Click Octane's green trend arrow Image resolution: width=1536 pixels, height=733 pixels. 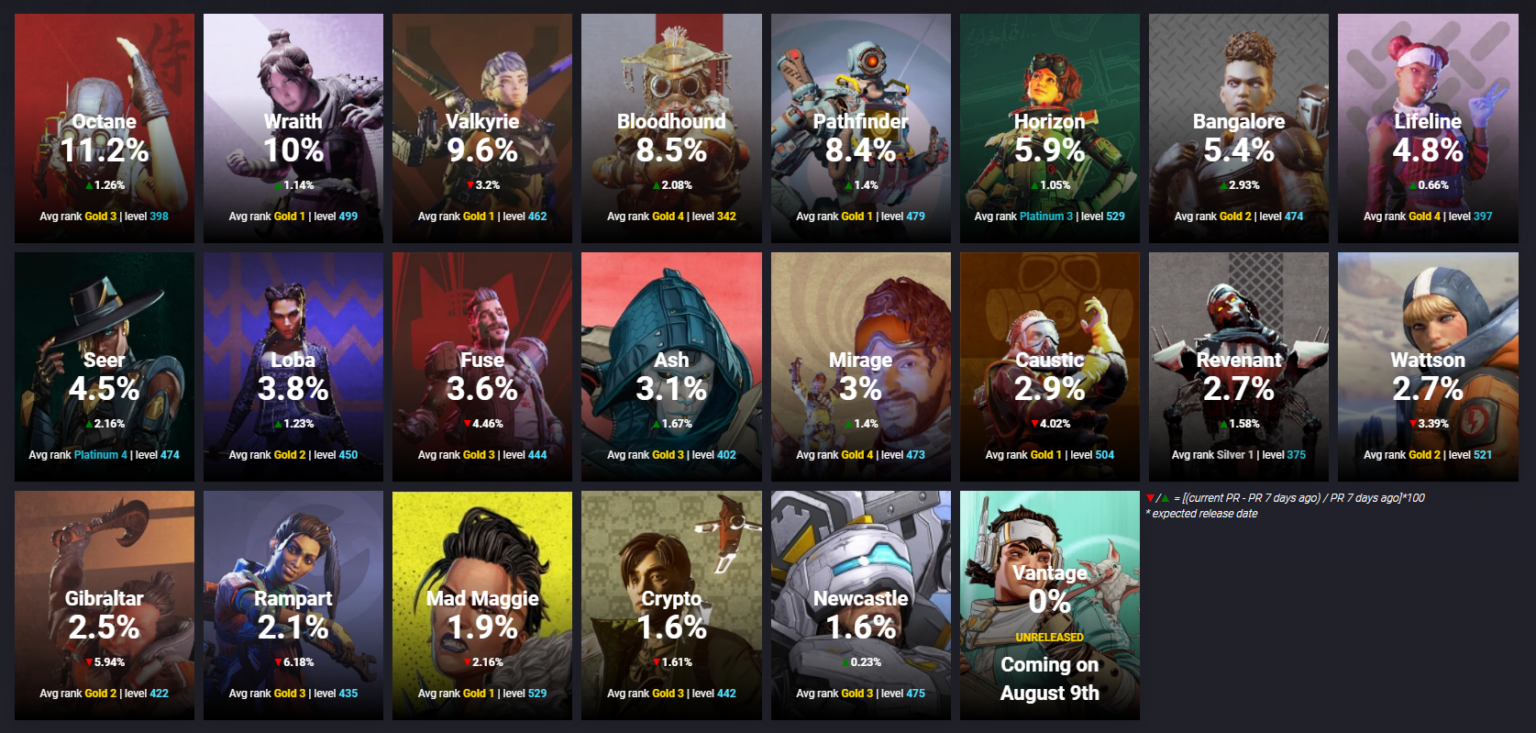[88, 185]
